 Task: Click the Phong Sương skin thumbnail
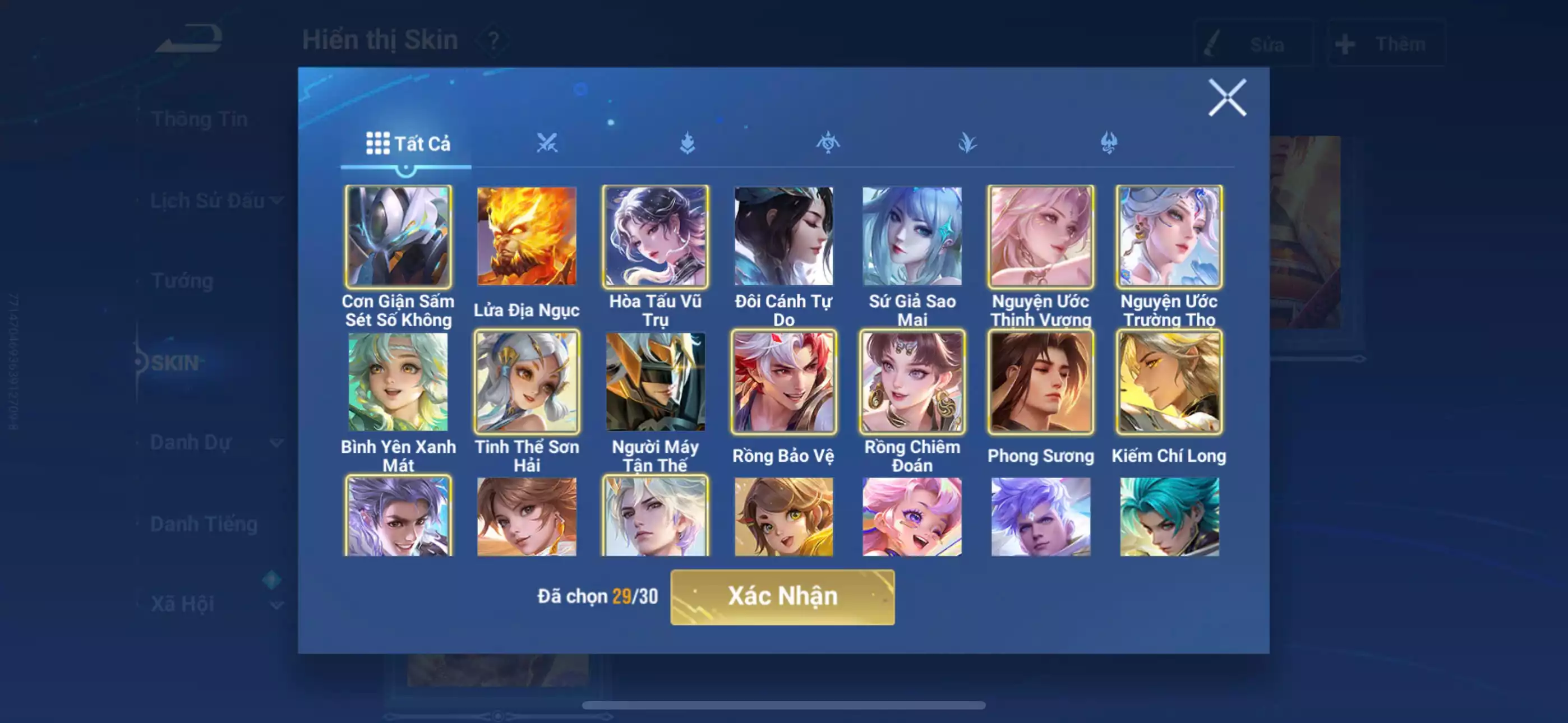pyautogui.click(x=1040, y=382)
